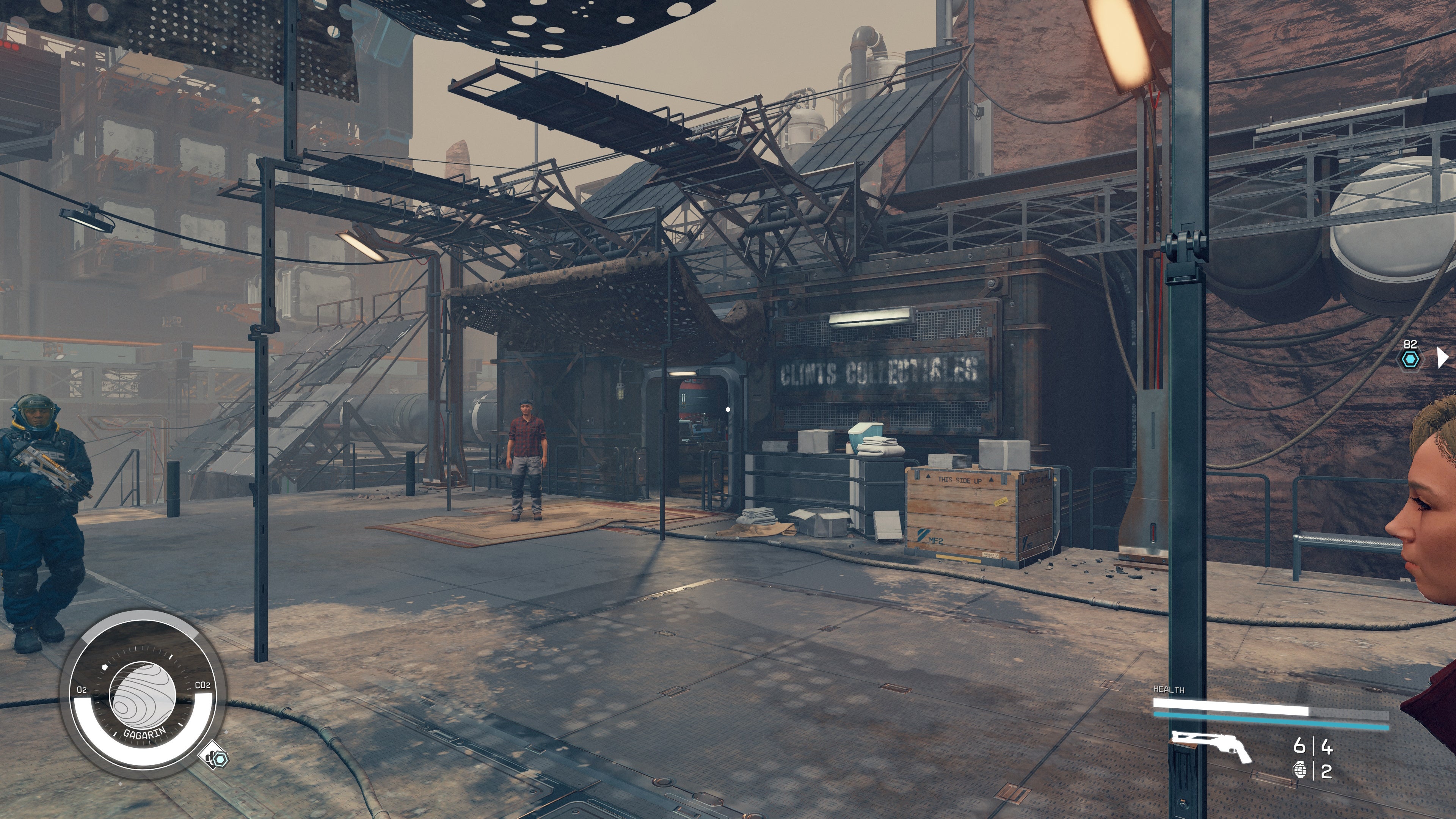Click the blue hexagon objective marker
The height and width of the screenshot is (819, 1456).
[x=1411, y=359]
